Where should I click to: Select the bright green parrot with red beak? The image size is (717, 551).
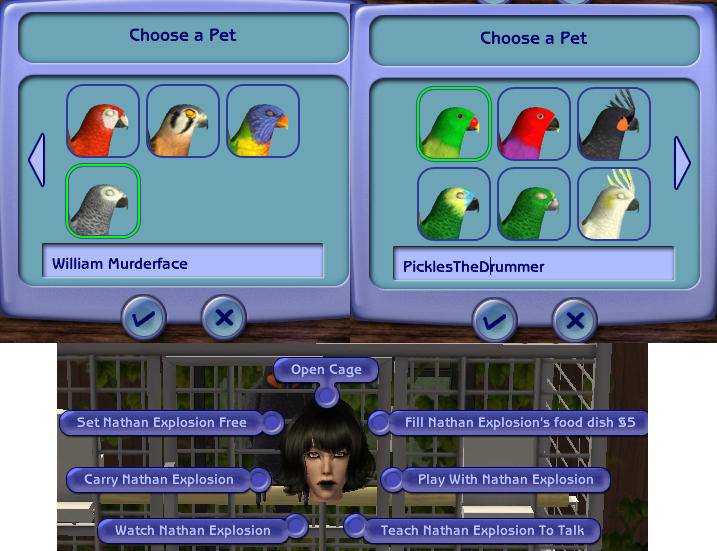point(453,124)
